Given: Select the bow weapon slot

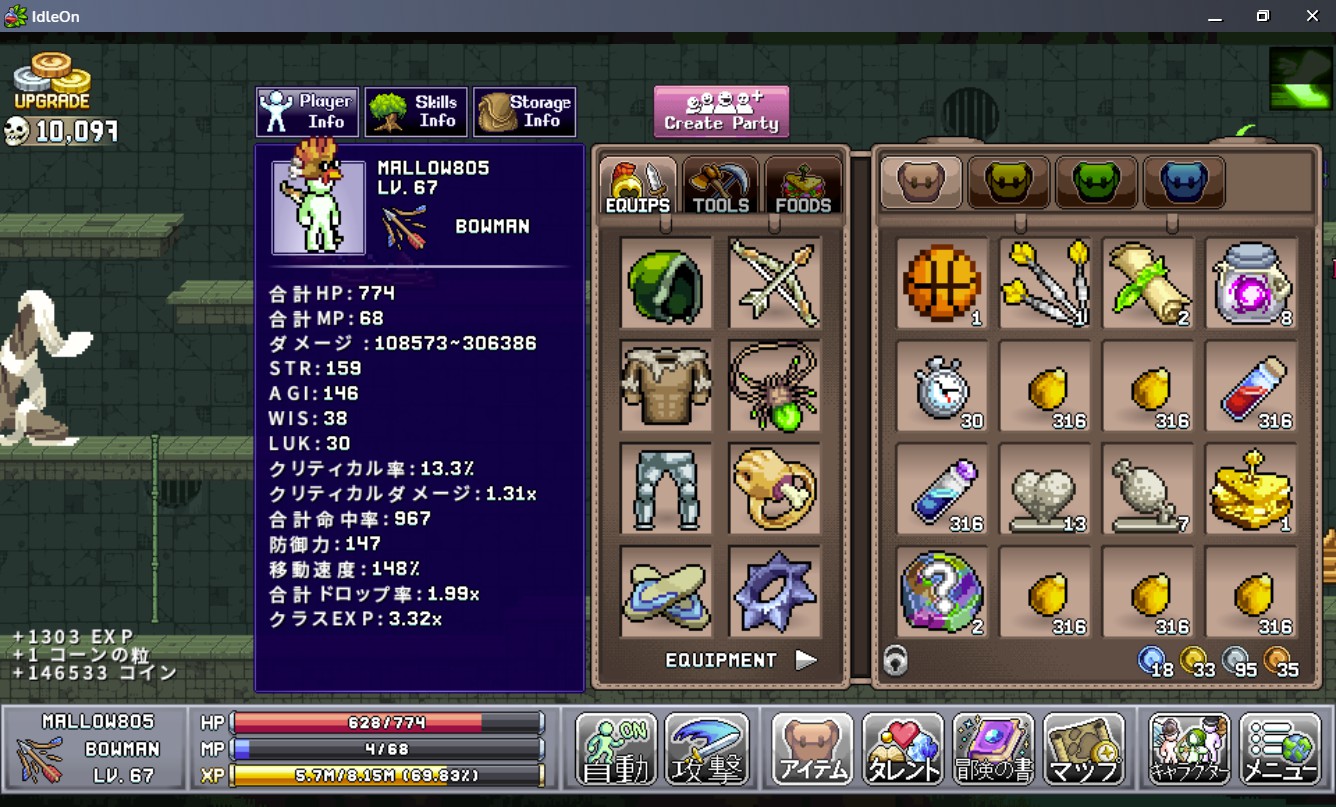Looking at the screenshot, I should click(774, 283).
